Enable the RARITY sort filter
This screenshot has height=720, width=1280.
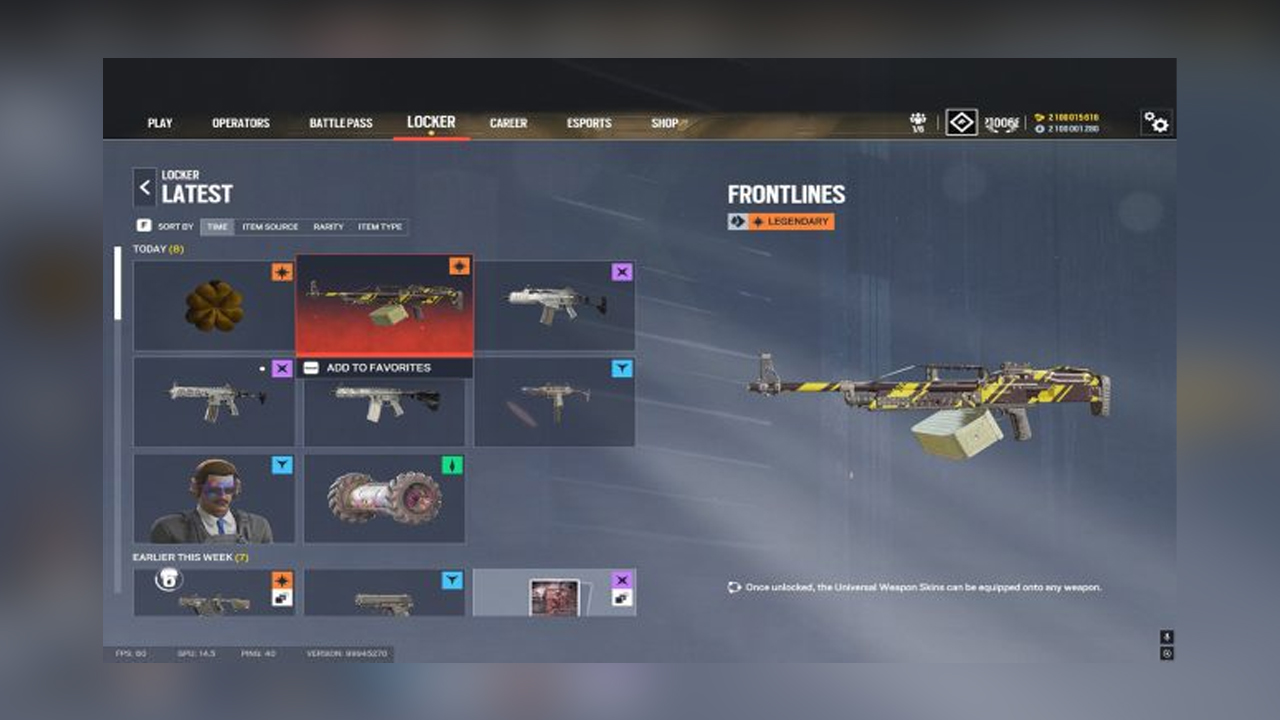click(x=332, y=227)
